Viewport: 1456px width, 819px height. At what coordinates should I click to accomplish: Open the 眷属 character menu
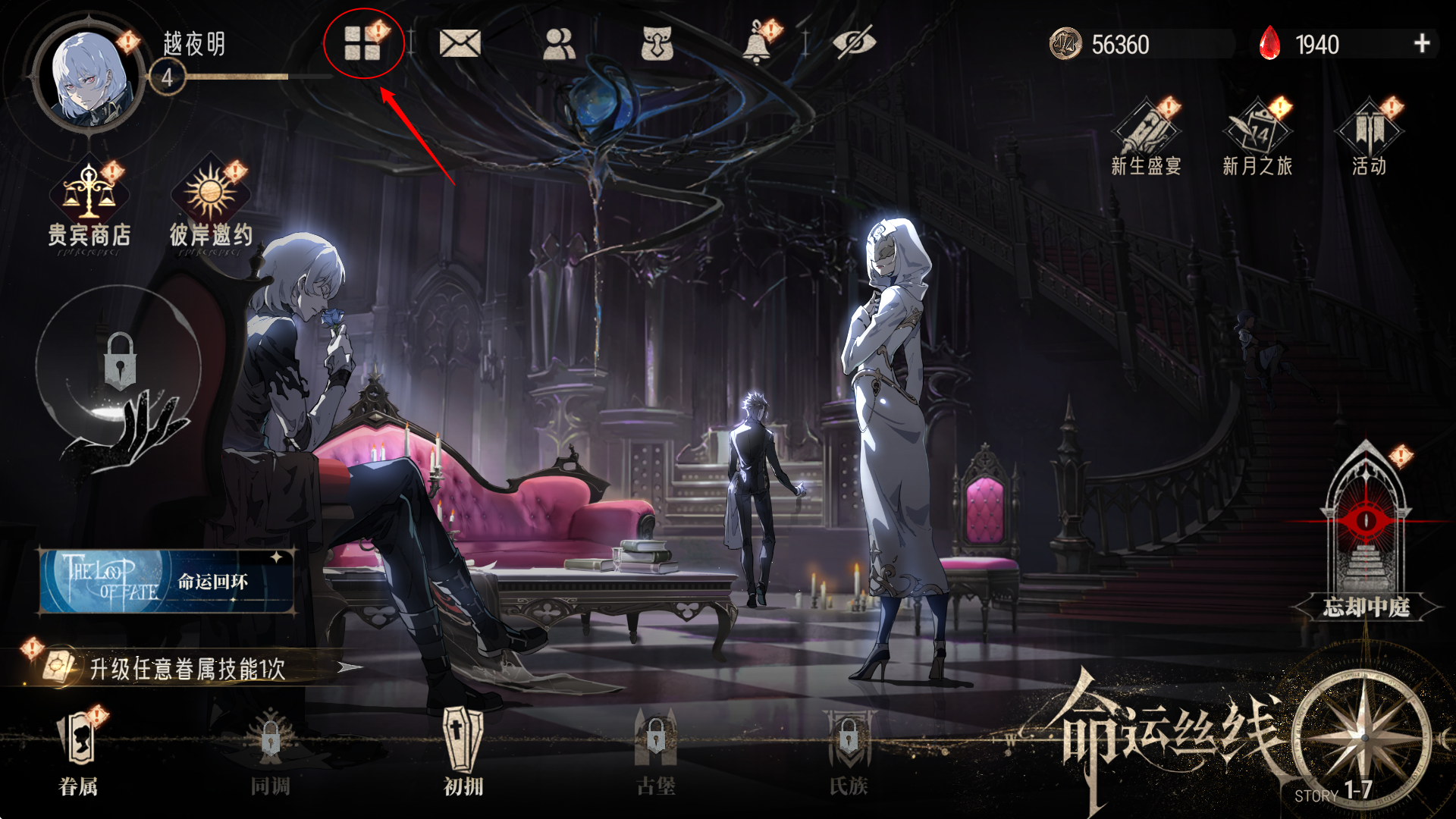click(78, 751)
